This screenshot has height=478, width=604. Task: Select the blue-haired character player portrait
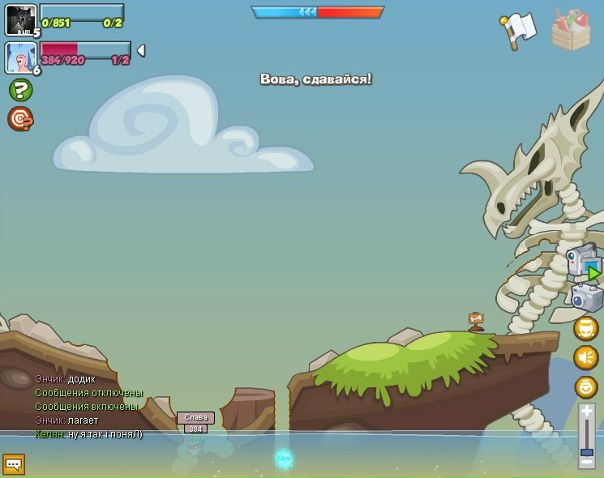point(20,57)
